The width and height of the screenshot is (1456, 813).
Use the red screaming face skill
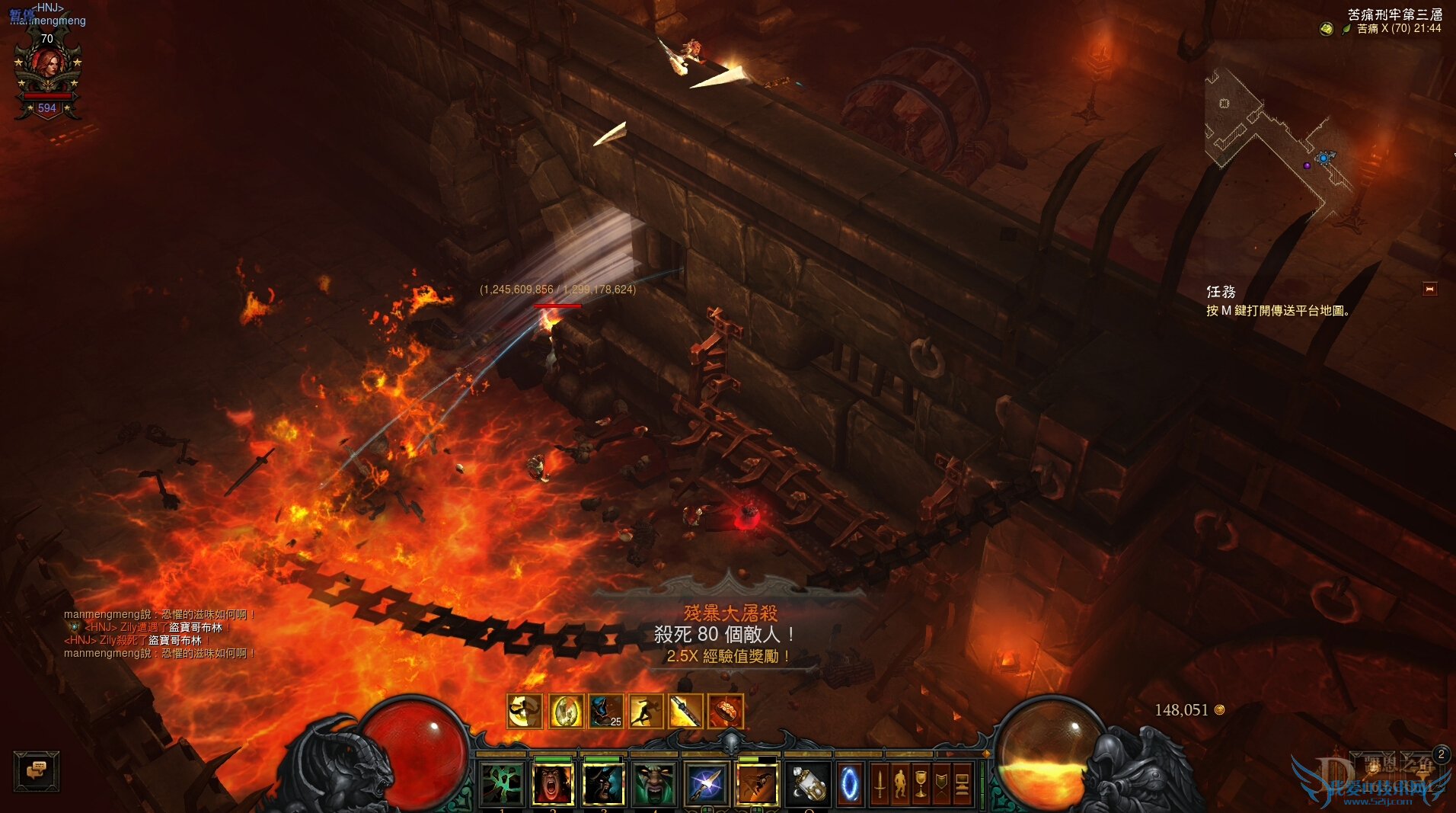554,783
